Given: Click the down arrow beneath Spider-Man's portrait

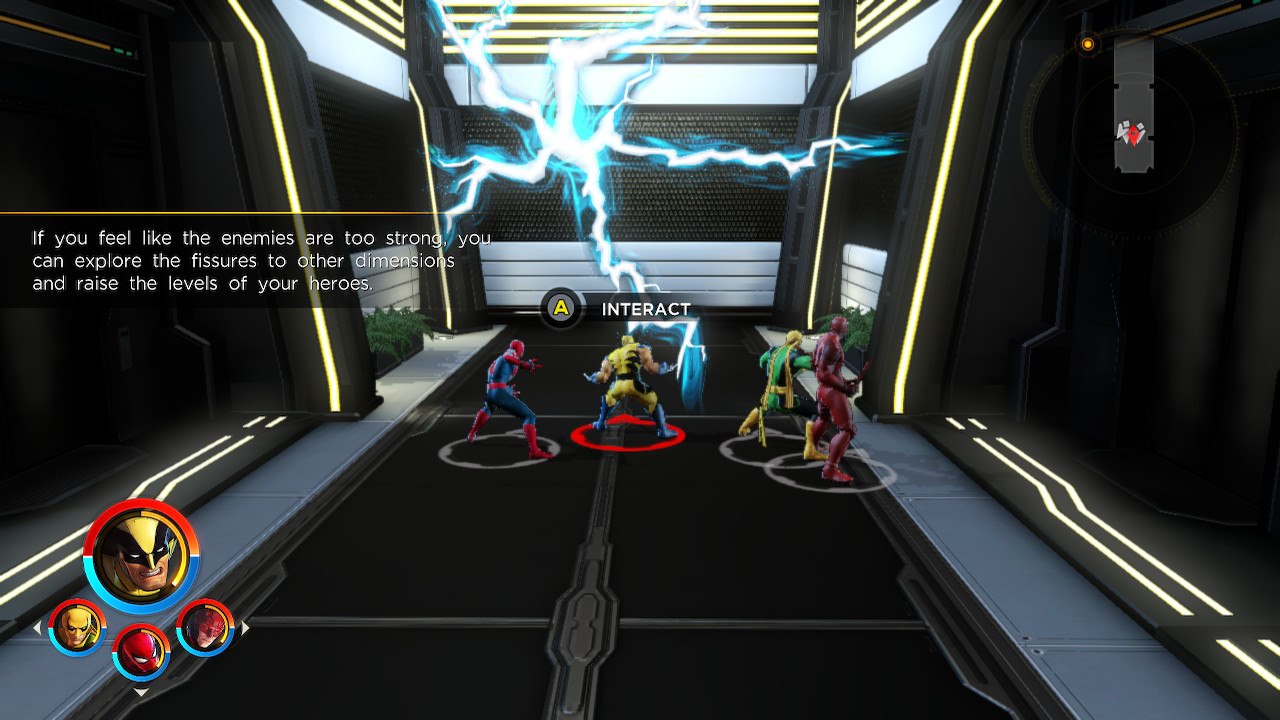Looking at the screenshot, I should pos(139,692).
